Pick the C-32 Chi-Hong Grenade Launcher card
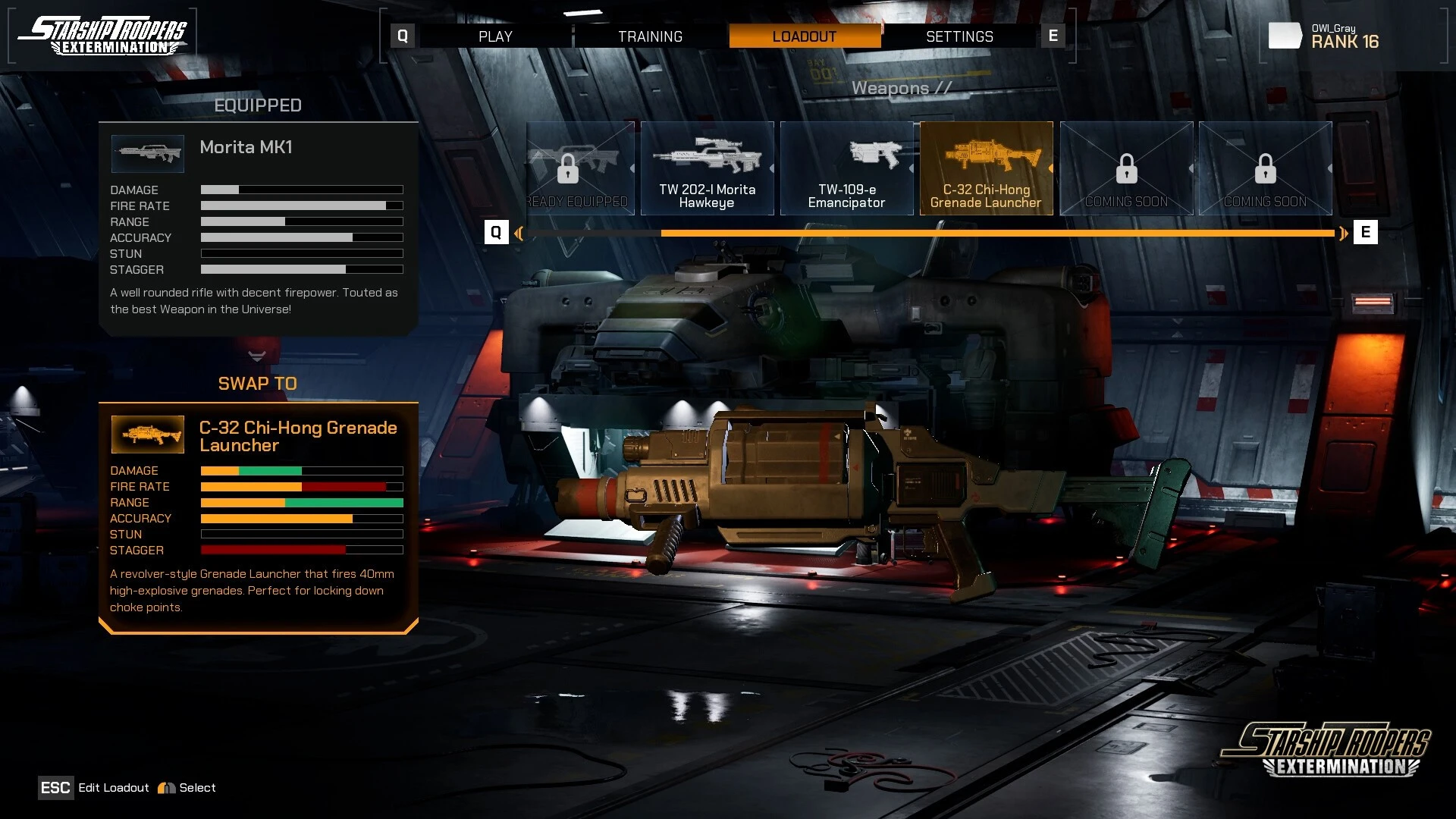1456x819 pixels. 986,168
